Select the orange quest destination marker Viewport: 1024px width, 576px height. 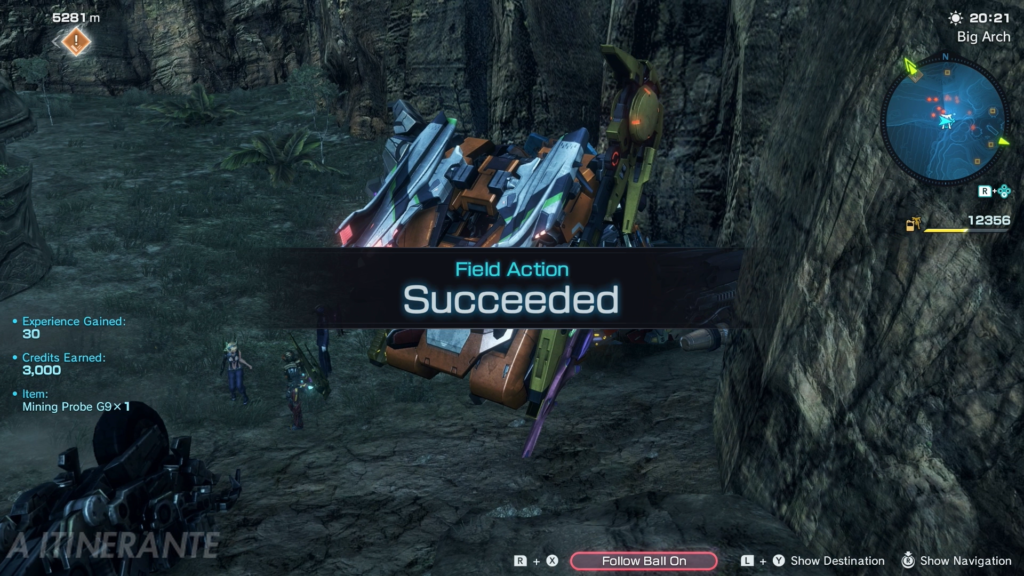pyautogui.click(x=77, y=42)
